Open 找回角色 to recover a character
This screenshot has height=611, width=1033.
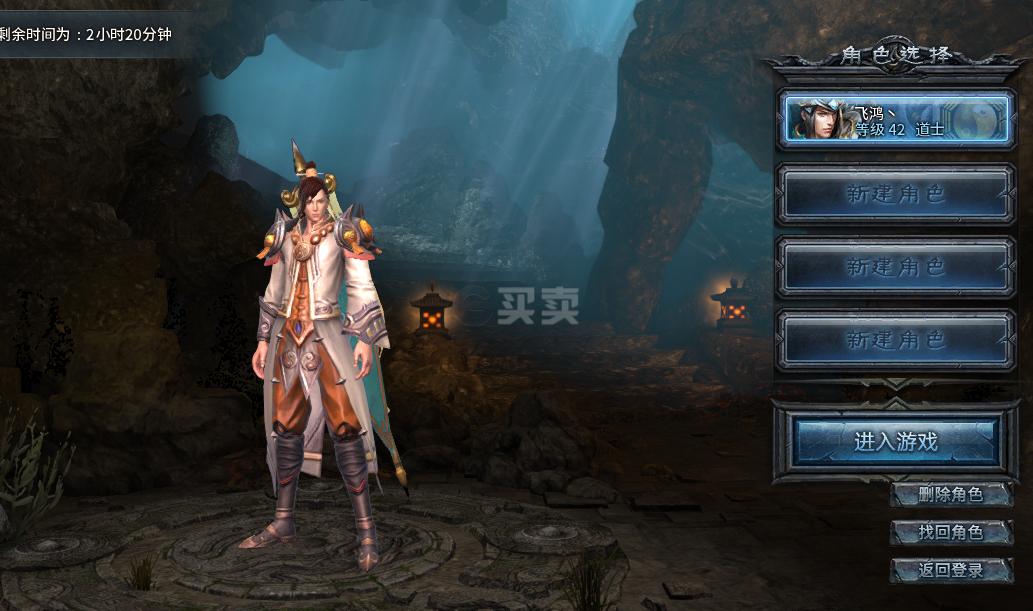[950, 532]
